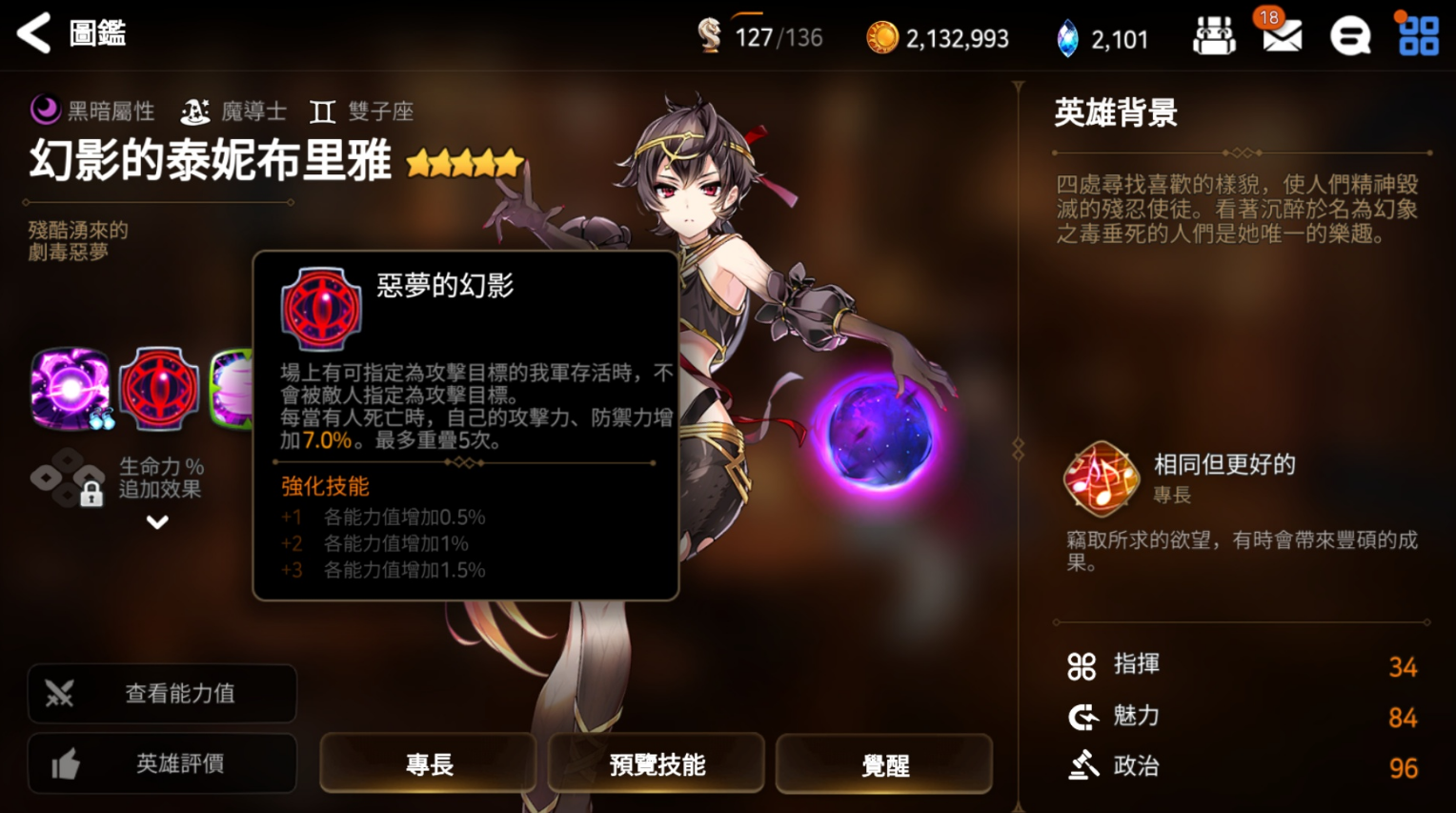Open the chat bubble icon

pyautogui.click(x=1349, y=37)
